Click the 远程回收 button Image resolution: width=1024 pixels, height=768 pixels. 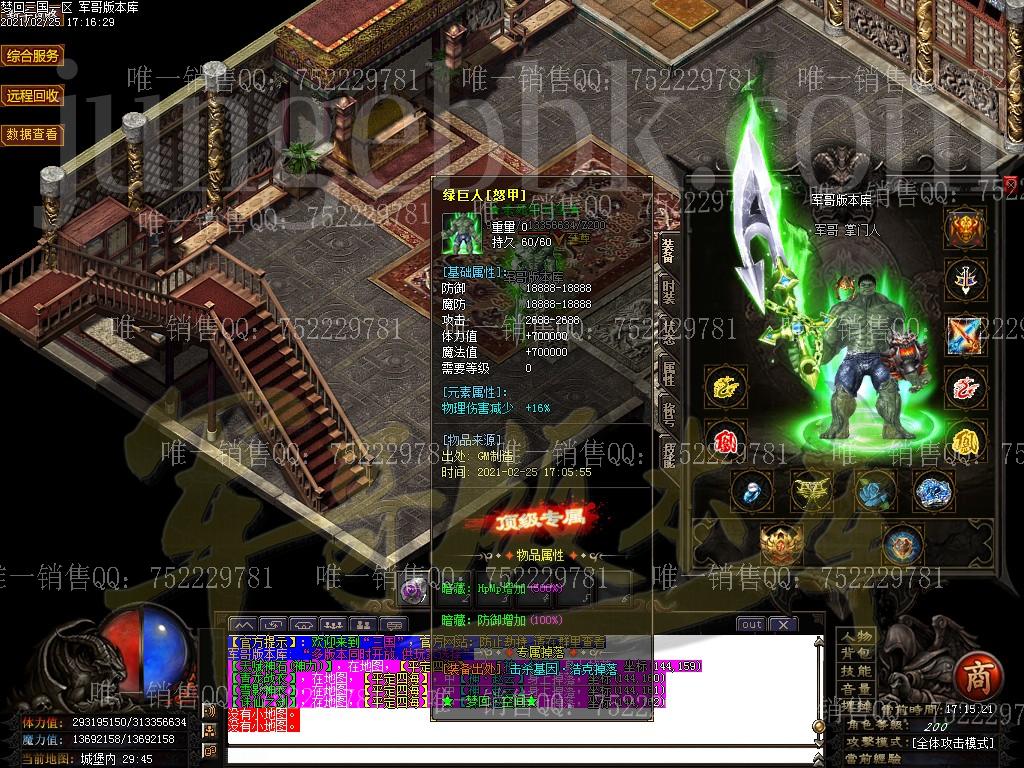coord(33,95)
